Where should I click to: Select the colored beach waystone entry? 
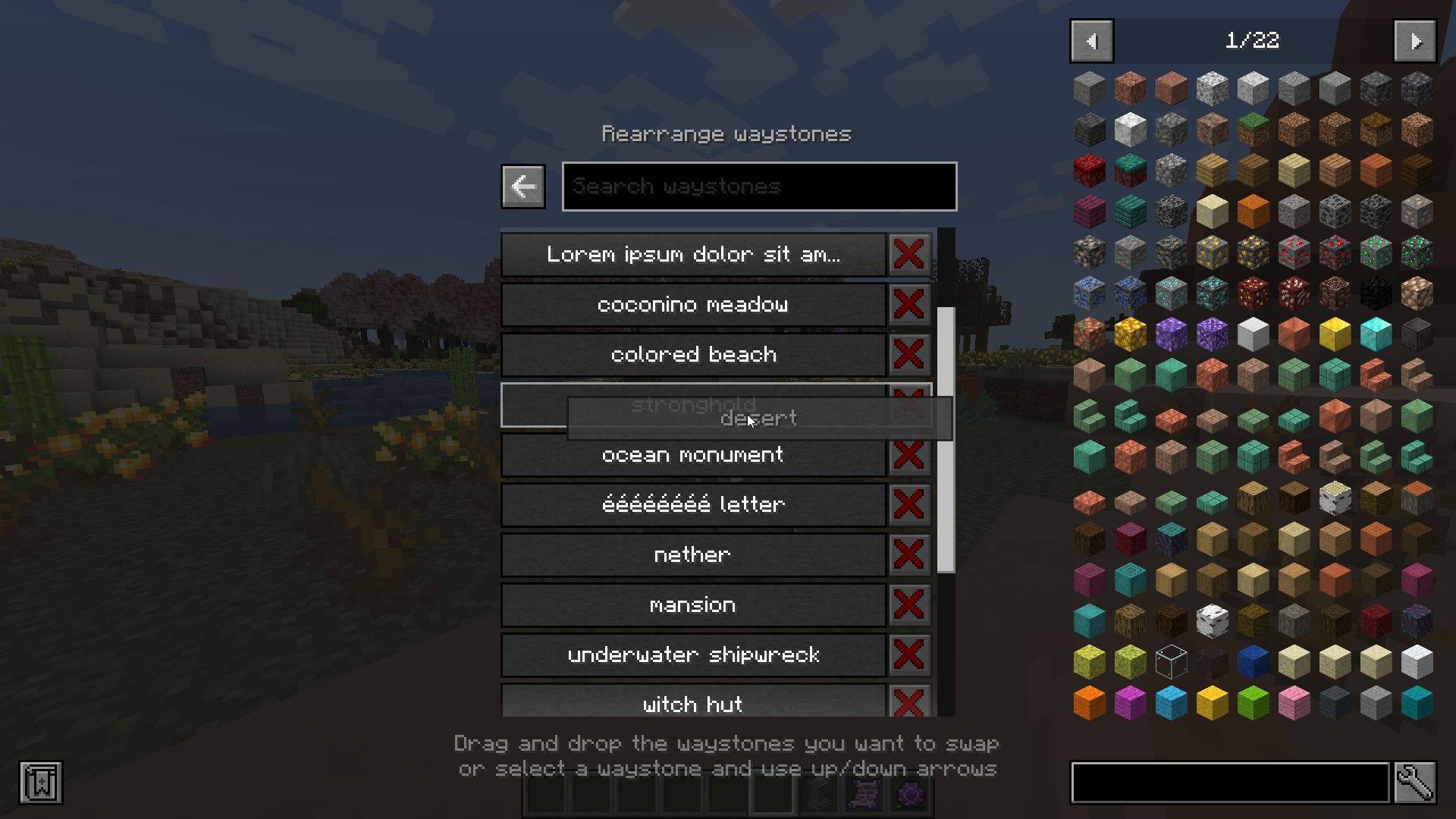(693, 354)
